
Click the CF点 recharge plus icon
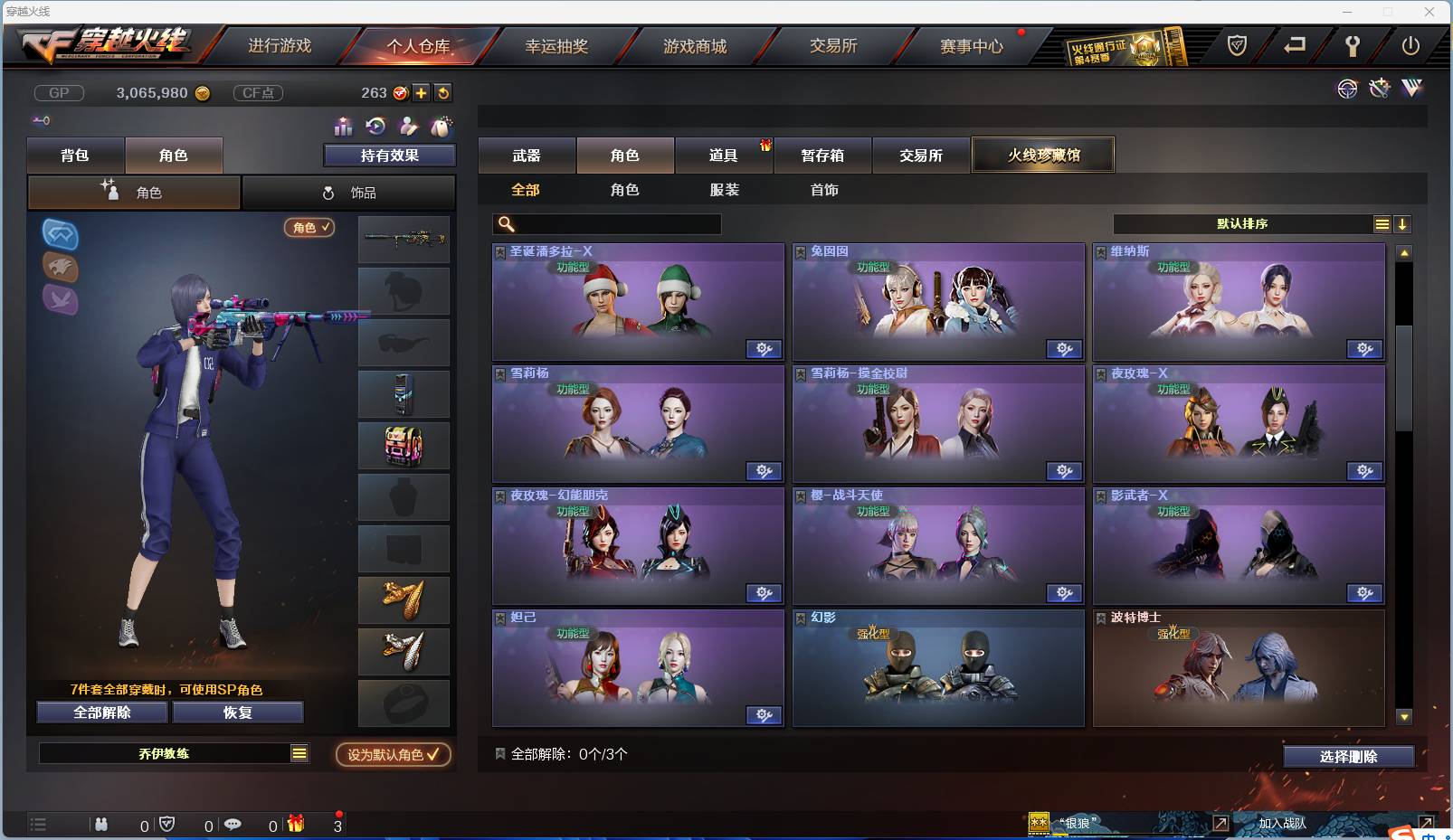tap(421, 92)
